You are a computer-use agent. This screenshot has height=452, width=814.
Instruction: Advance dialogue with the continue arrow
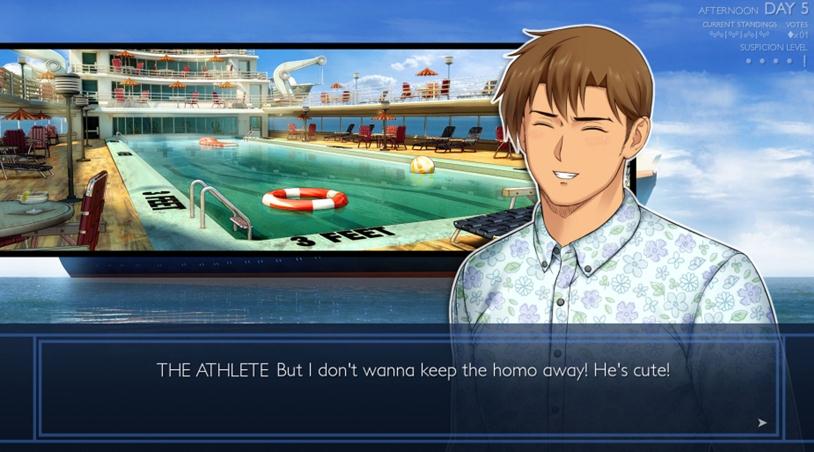coord(762,423)
